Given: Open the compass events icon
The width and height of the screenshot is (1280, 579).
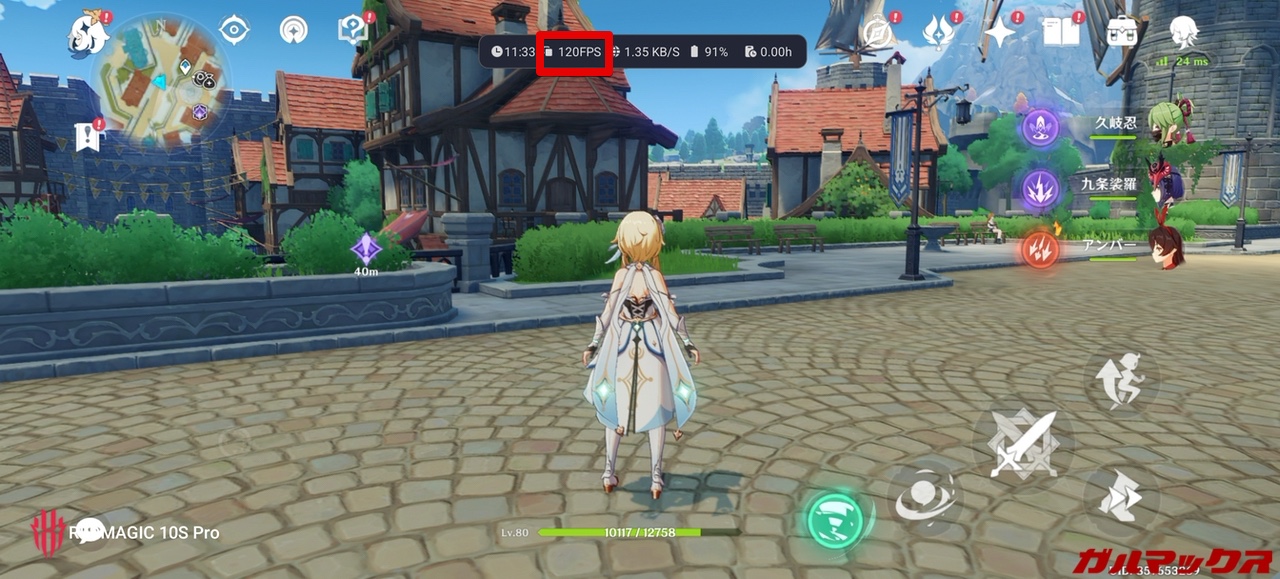Looking at the screenshot, I should tap(877, 33).
